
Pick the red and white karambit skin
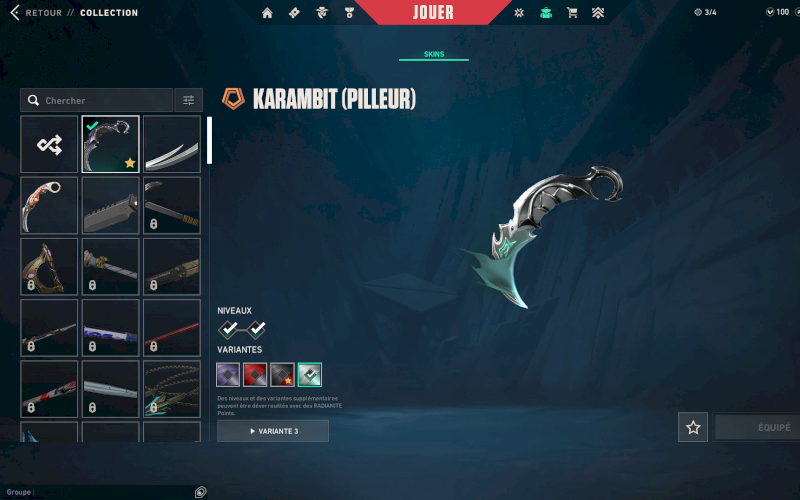[49, 205]
